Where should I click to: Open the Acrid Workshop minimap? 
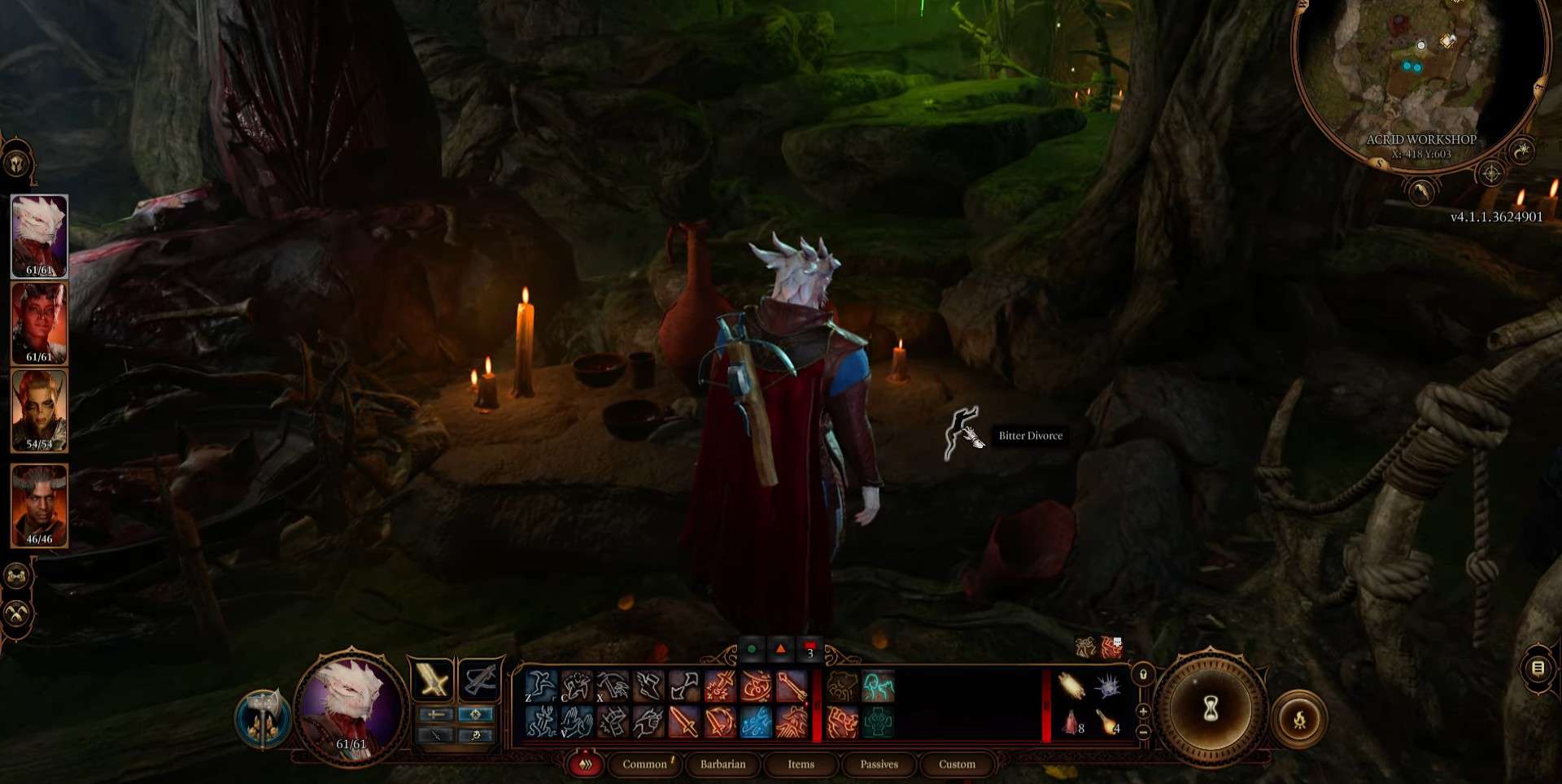pyautogui.click(x=1420, y=77)
